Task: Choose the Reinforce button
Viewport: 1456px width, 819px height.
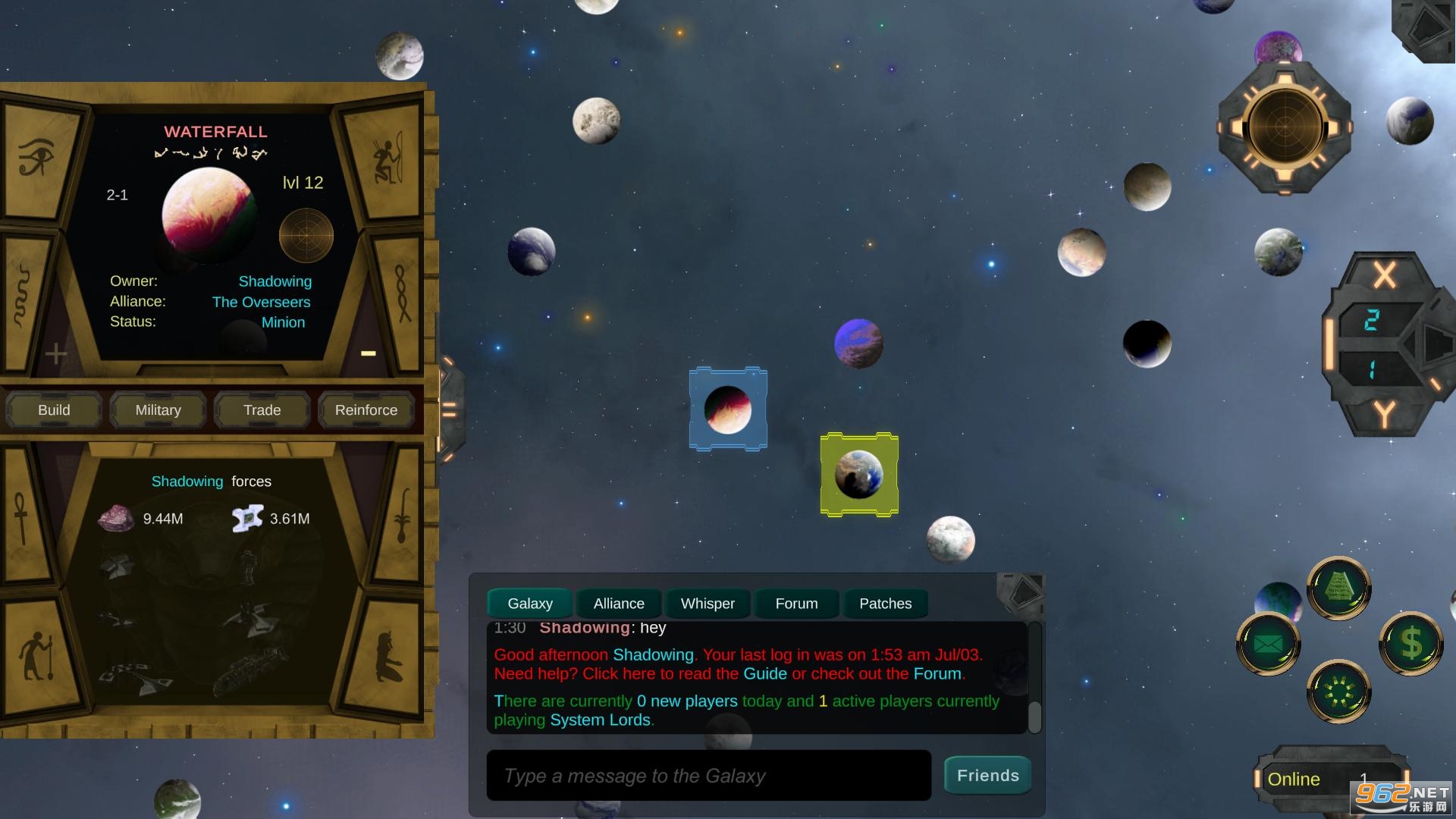Action: [366, 410]
